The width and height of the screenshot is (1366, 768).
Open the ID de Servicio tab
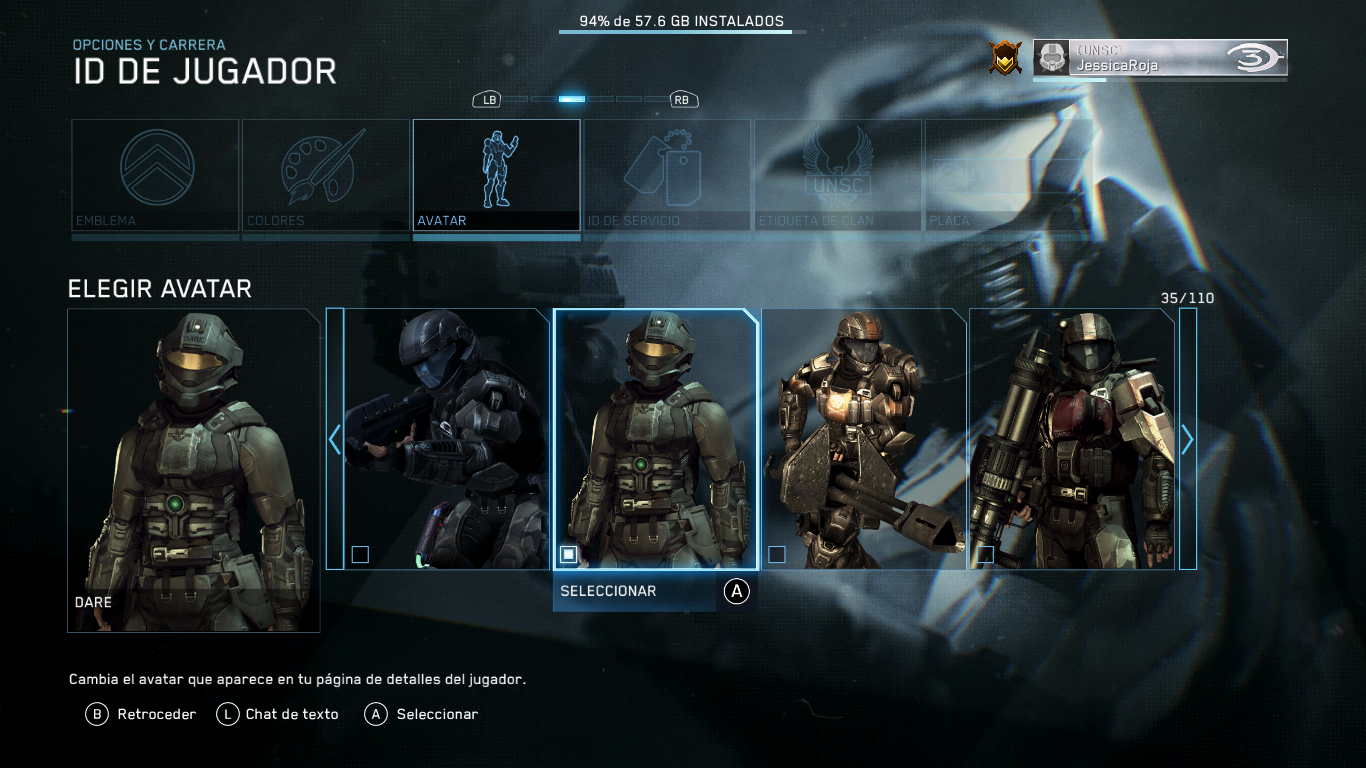point(667,175)
